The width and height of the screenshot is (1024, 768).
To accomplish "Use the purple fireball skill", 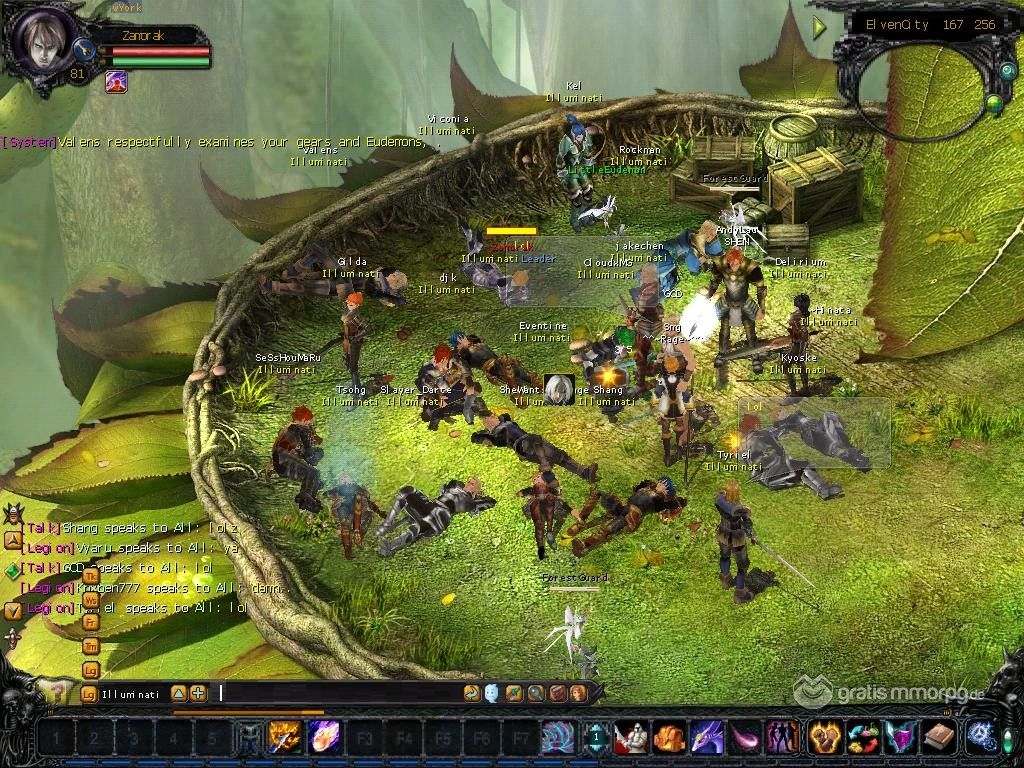I will [x=324, y=738].
